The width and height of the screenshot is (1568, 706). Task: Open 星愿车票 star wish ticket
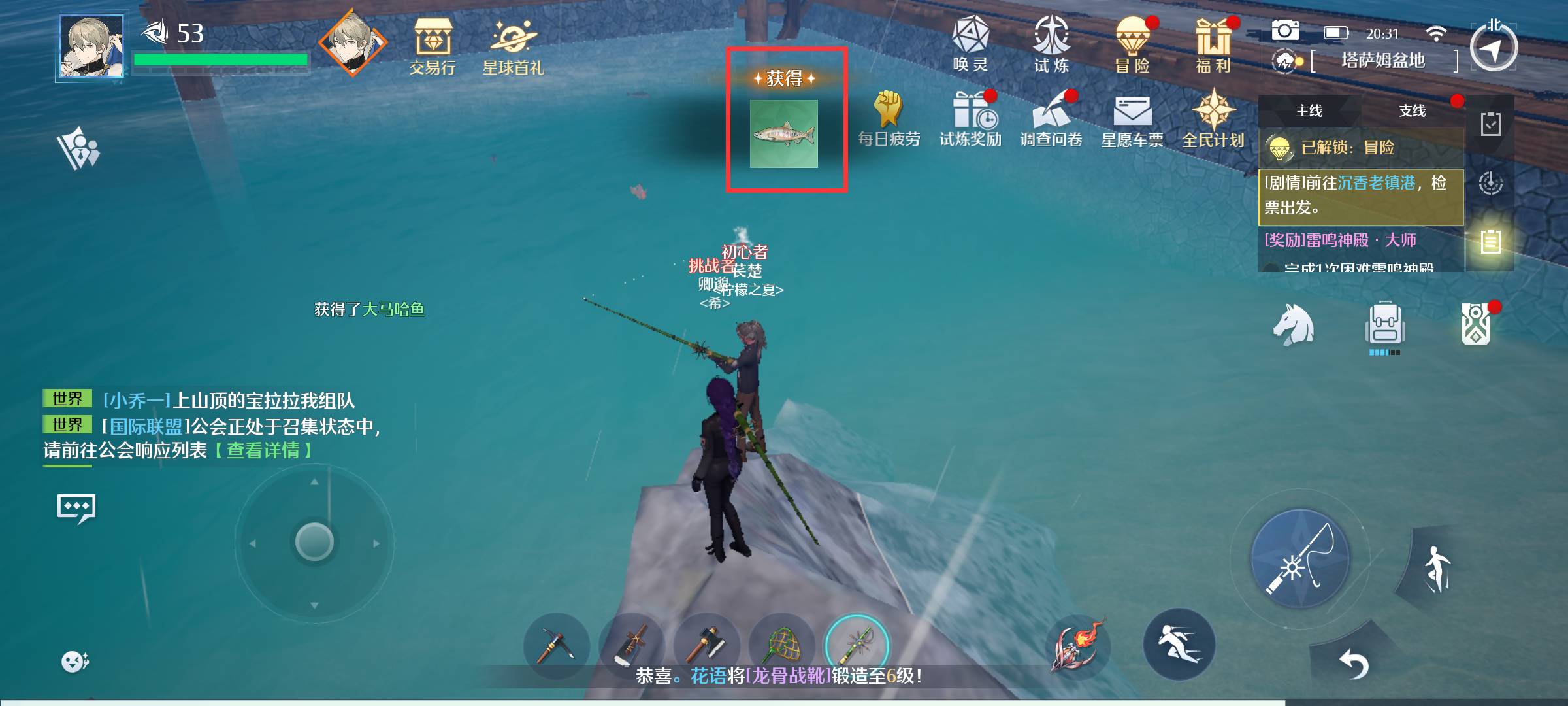(1132, 118)
